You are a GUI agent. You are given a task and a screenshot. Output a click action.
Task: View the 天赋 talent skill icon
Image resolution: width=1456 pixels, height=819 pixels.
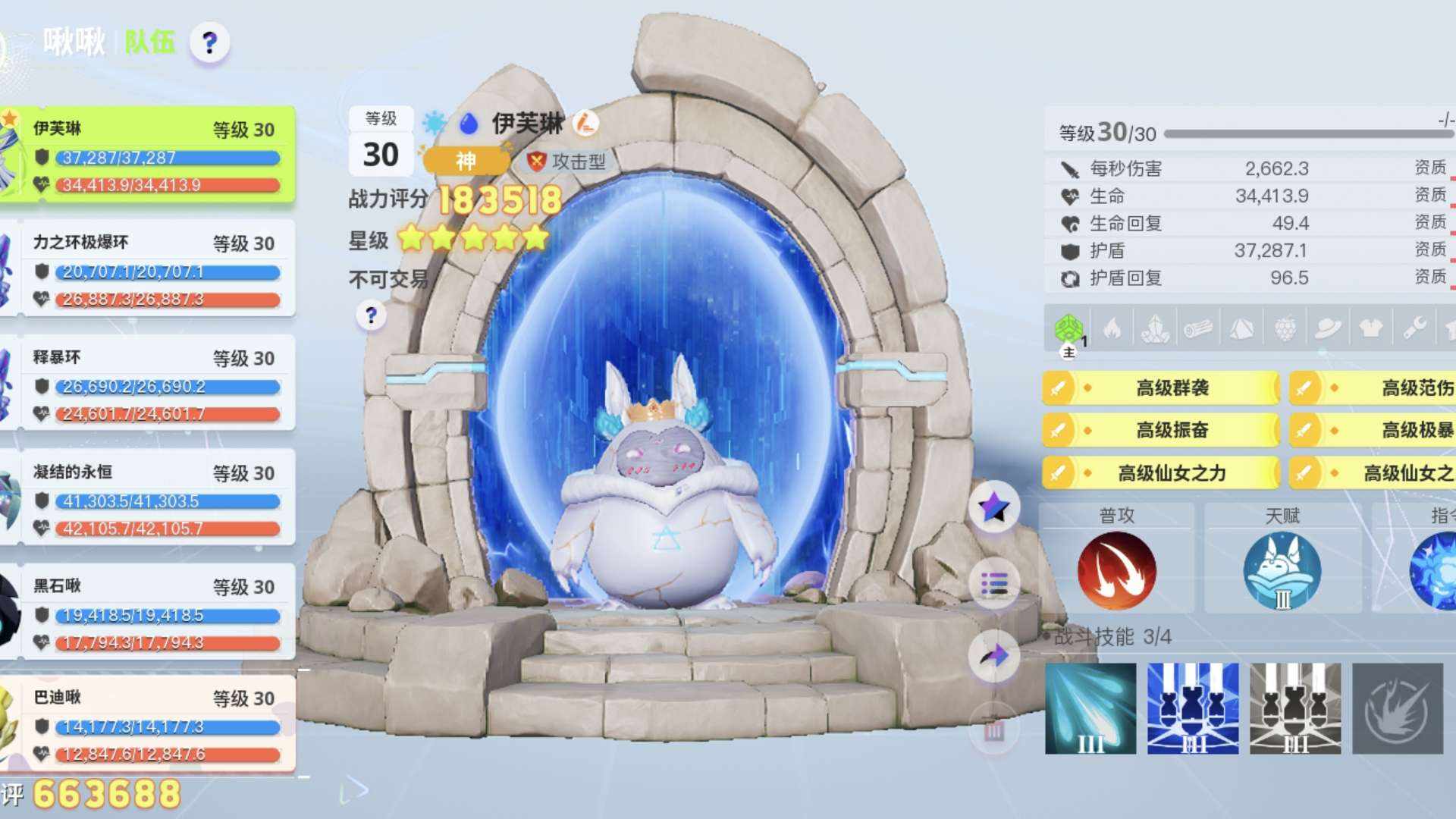point(1282,570)
